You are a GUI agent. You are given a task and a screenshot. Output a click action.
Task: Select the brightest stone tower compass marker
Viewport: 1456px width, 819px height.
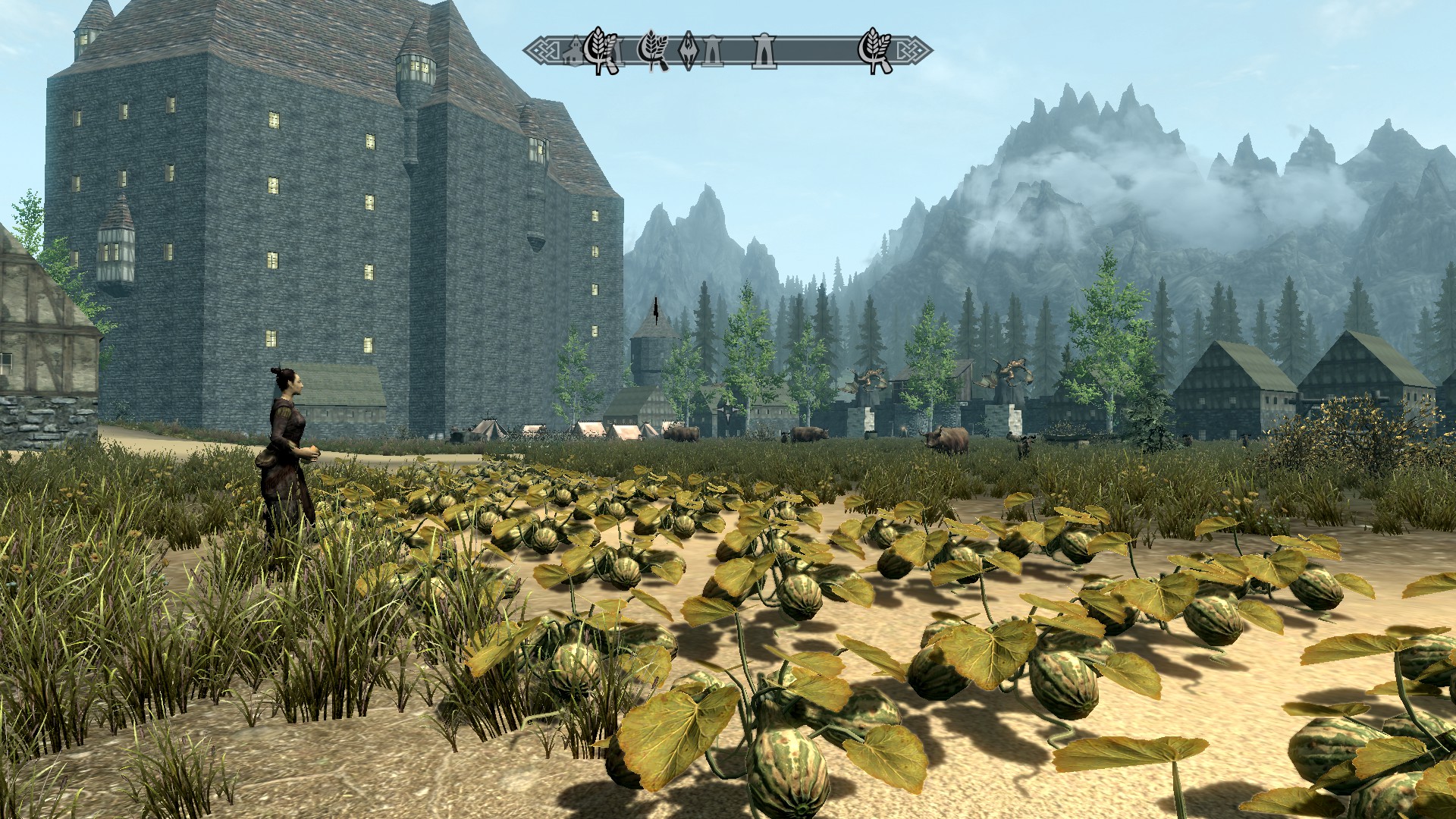pos(763,52)
